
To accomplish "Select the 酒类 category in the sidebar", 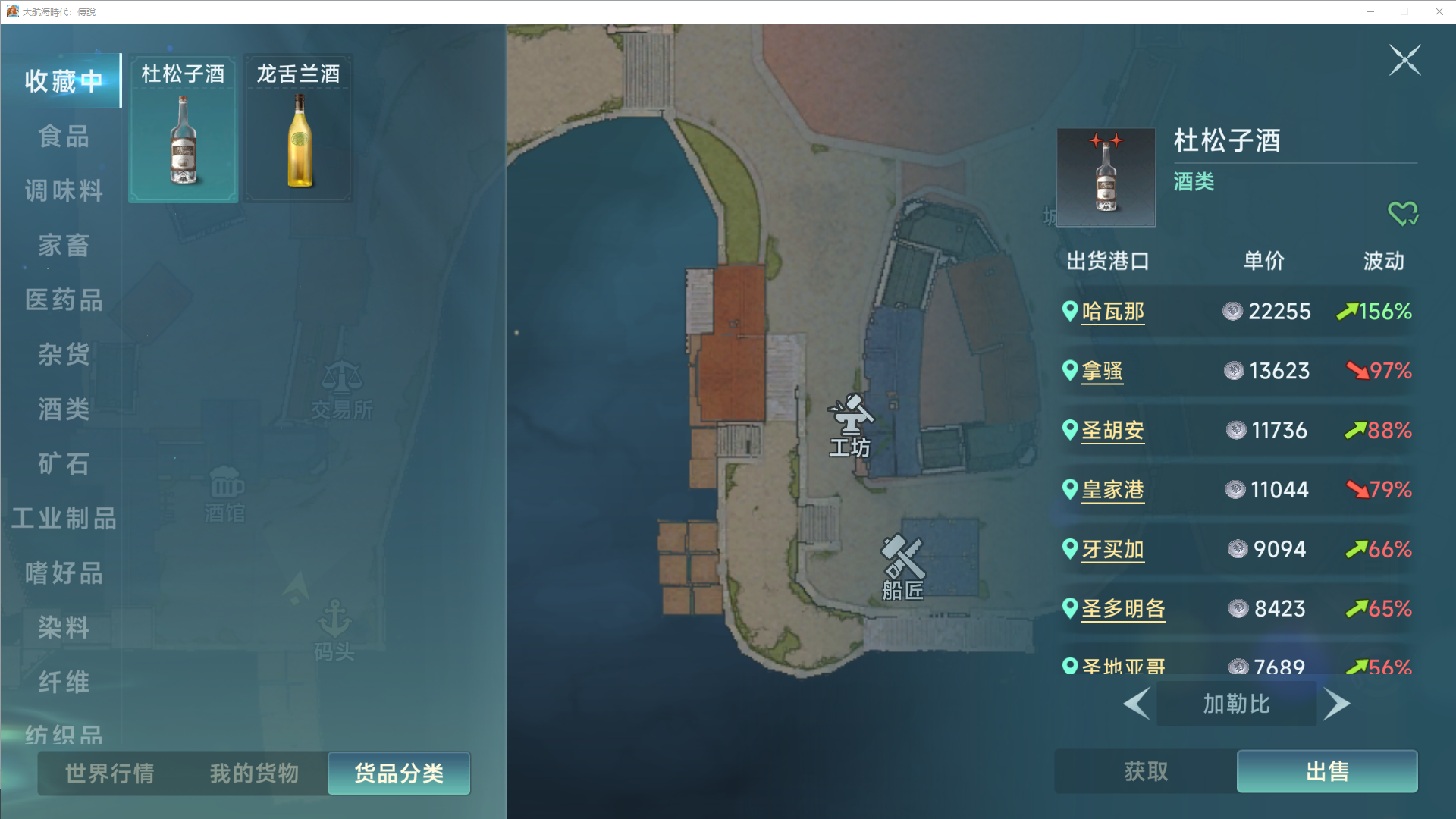I will (x=63, y=409).
